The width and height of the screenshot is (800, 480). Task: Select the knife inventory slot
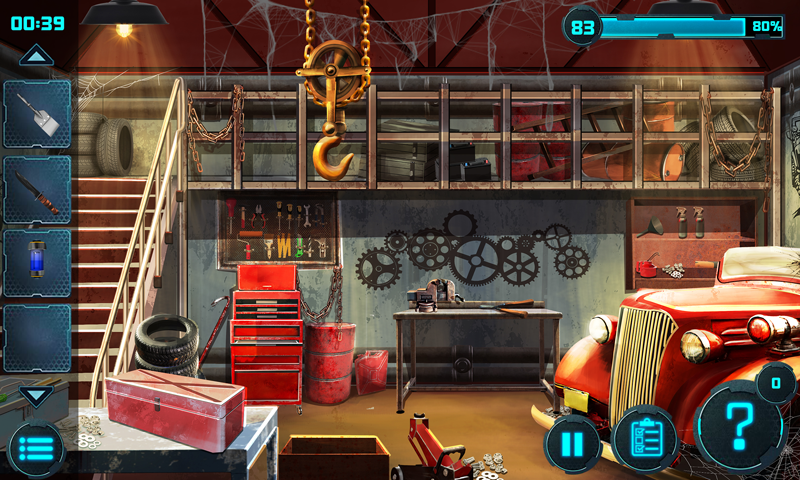37,190
